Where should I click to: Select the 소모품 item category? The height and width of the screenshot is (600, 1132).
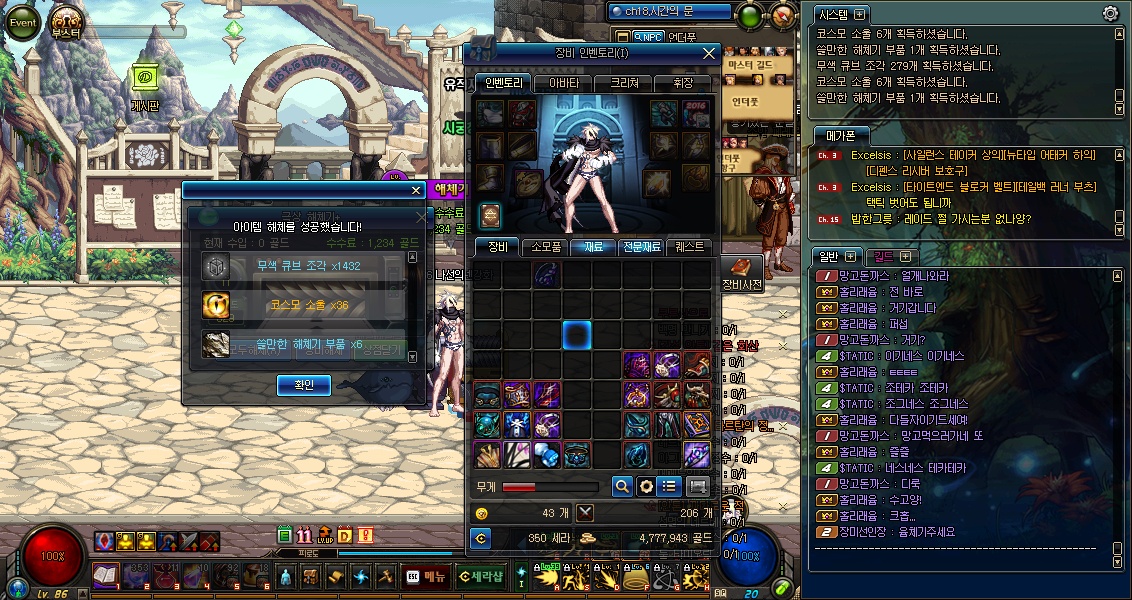[x=545, y=246]
